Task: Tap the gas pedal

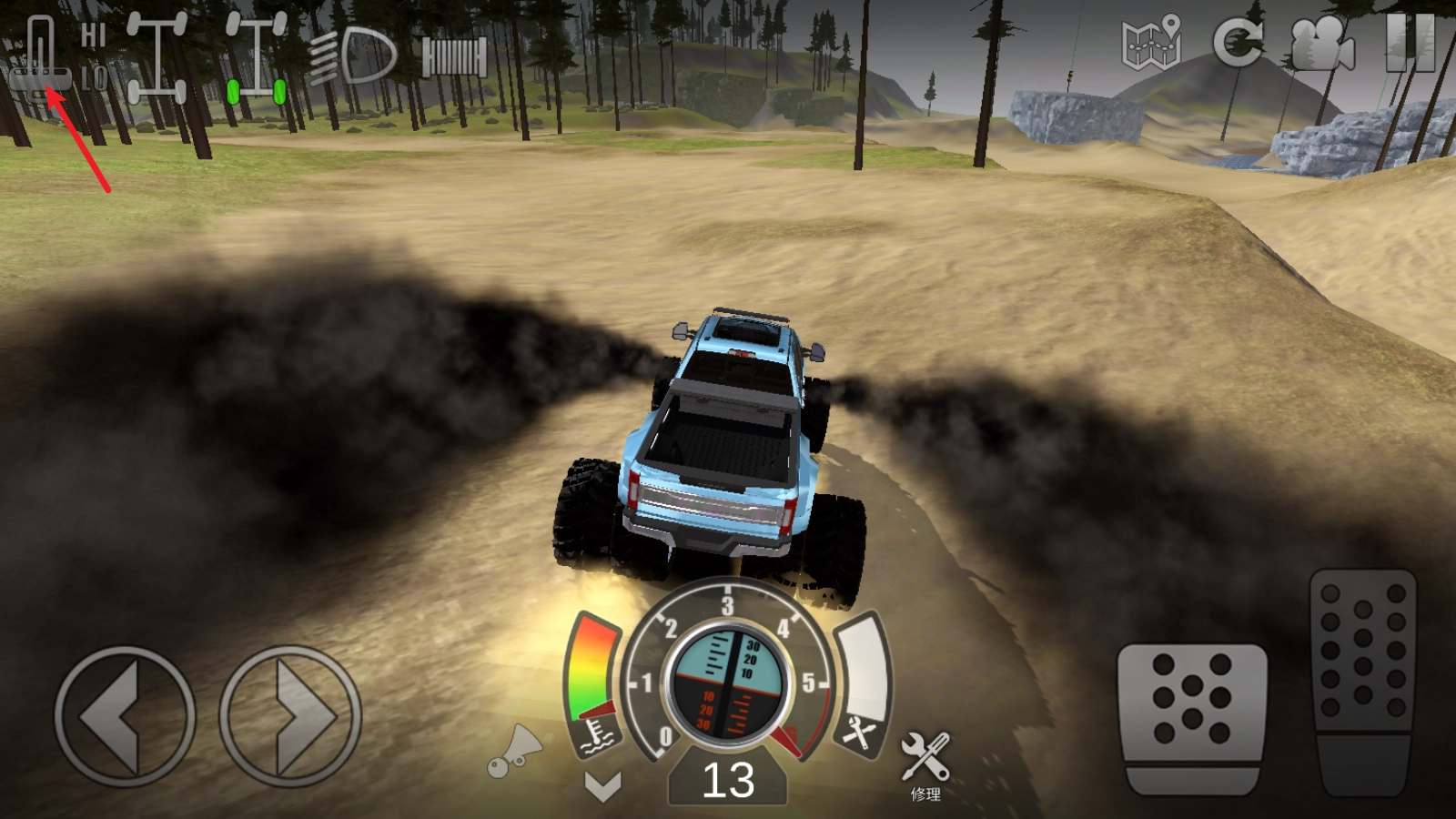Action: pyautogui.click(x=1362, y=678)
